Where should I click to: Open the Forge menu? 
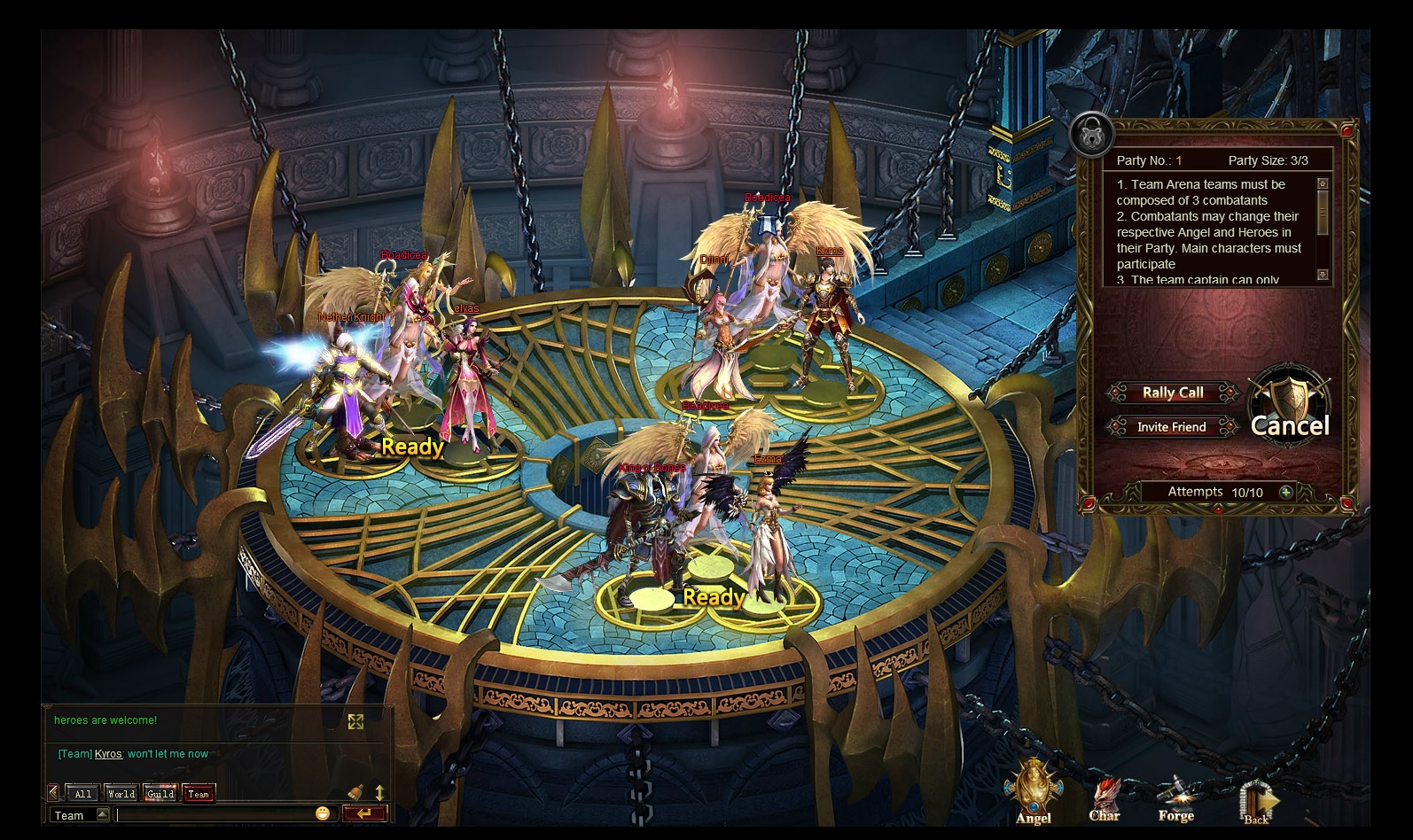click(x=1176, y=797)
